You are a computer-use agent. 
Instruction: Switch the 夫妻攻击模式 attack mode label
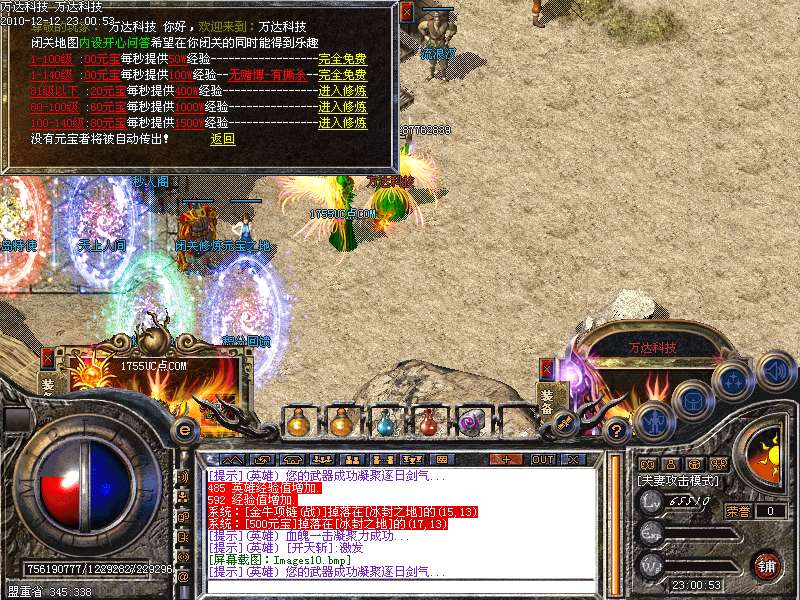677,480
